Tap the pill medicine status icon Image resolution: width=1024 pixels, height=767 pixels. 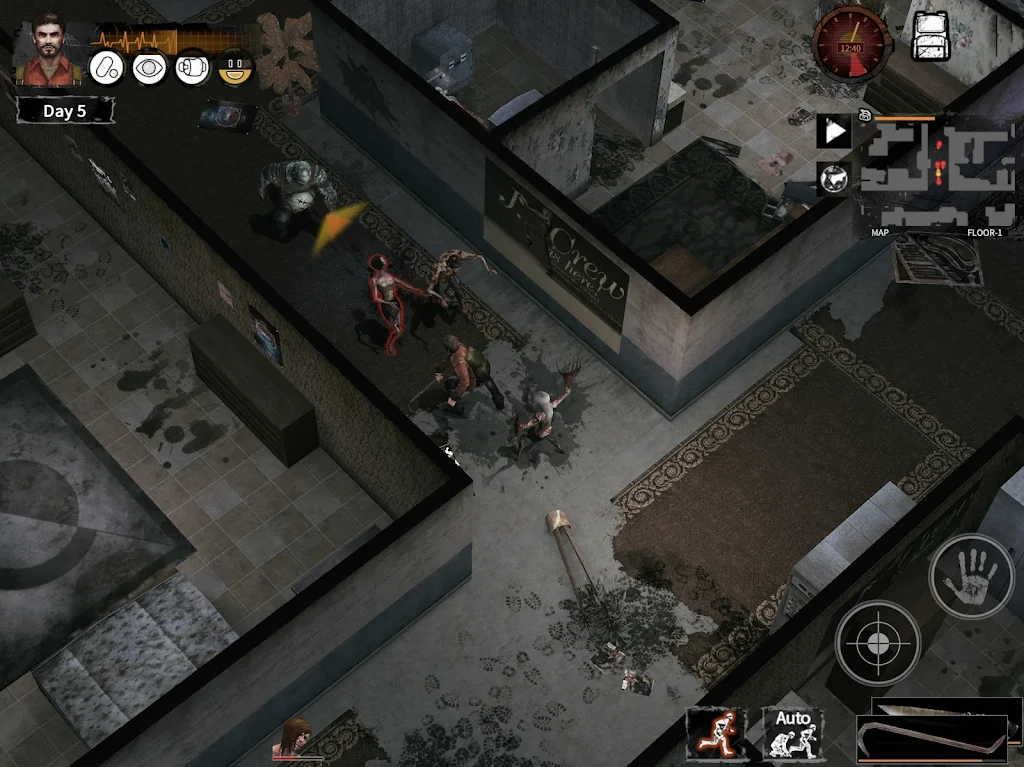click(x=106, y=68)
